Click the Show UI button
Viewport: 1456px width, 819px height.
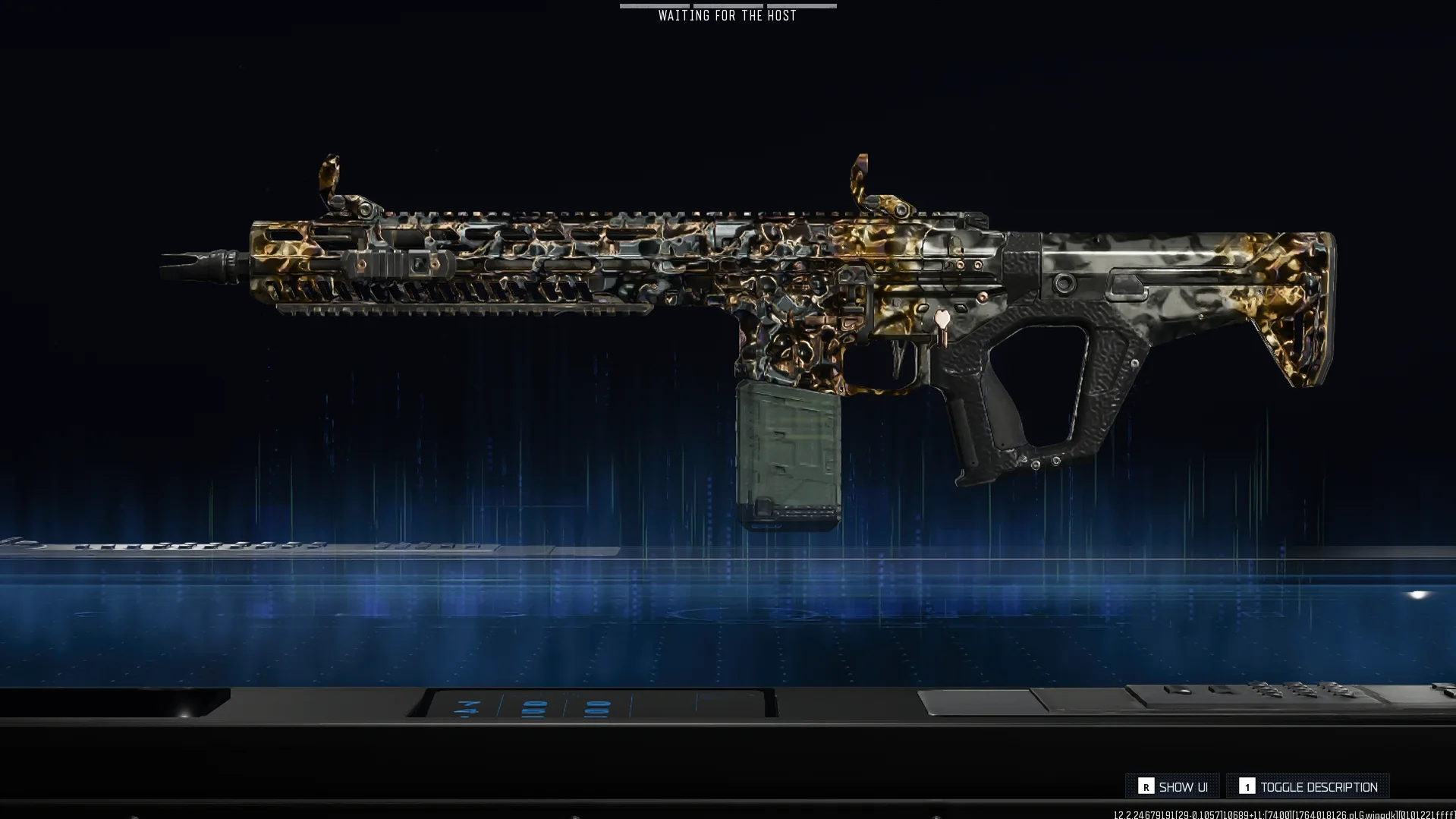pos(1173,787)
